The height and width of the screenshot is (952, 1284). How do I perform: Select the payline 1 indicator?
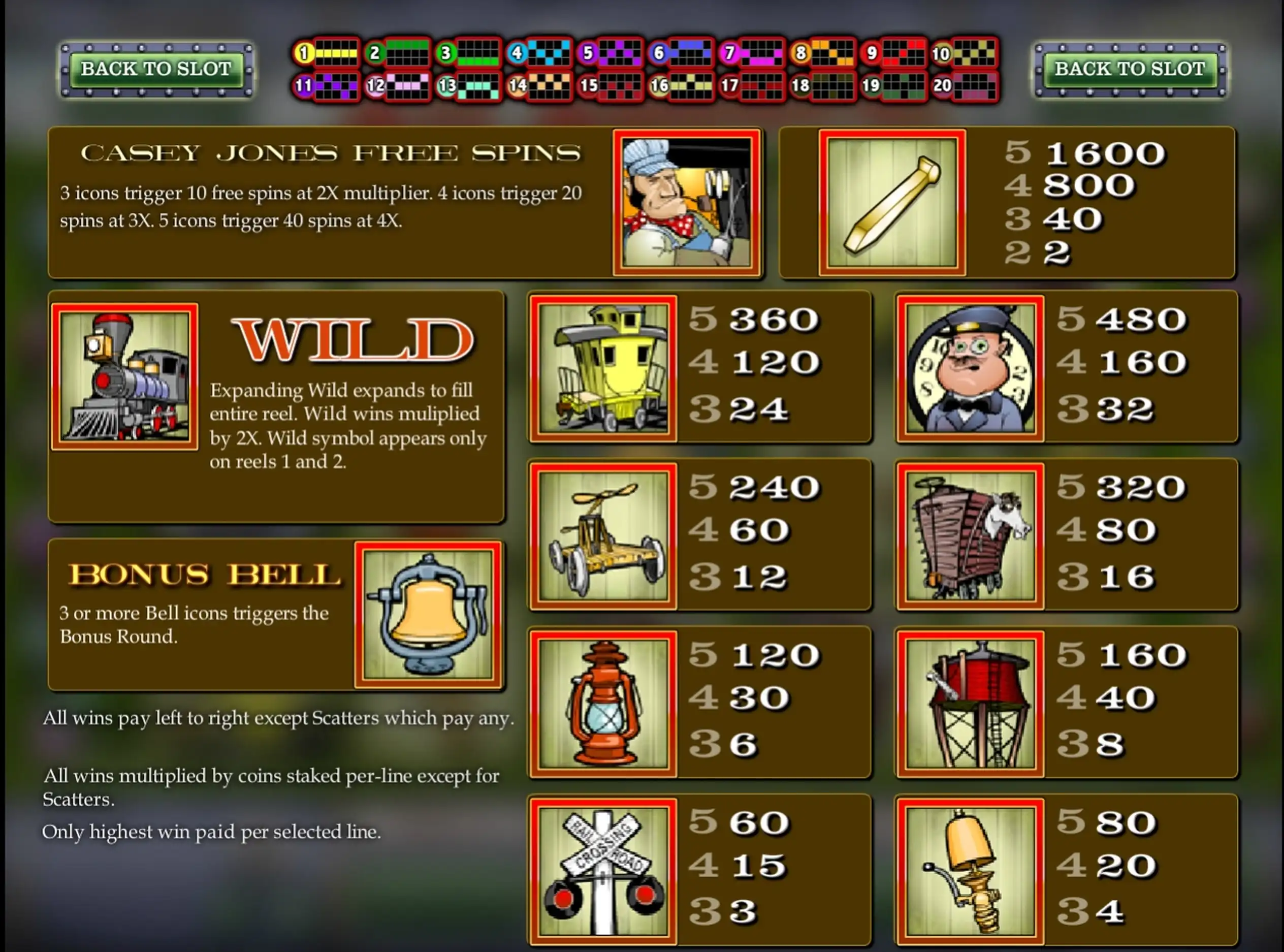click(x=327, y=53)
